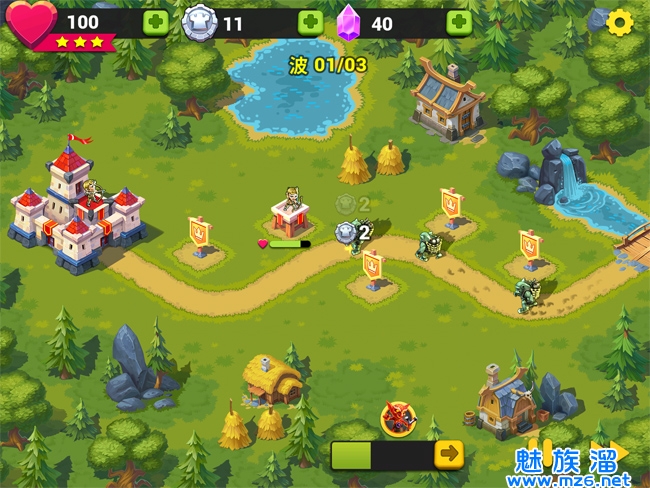The height and width of the screenshot is (488, 650).
Task: Buy more silver coins with the plus button
Action: (310, 22)
